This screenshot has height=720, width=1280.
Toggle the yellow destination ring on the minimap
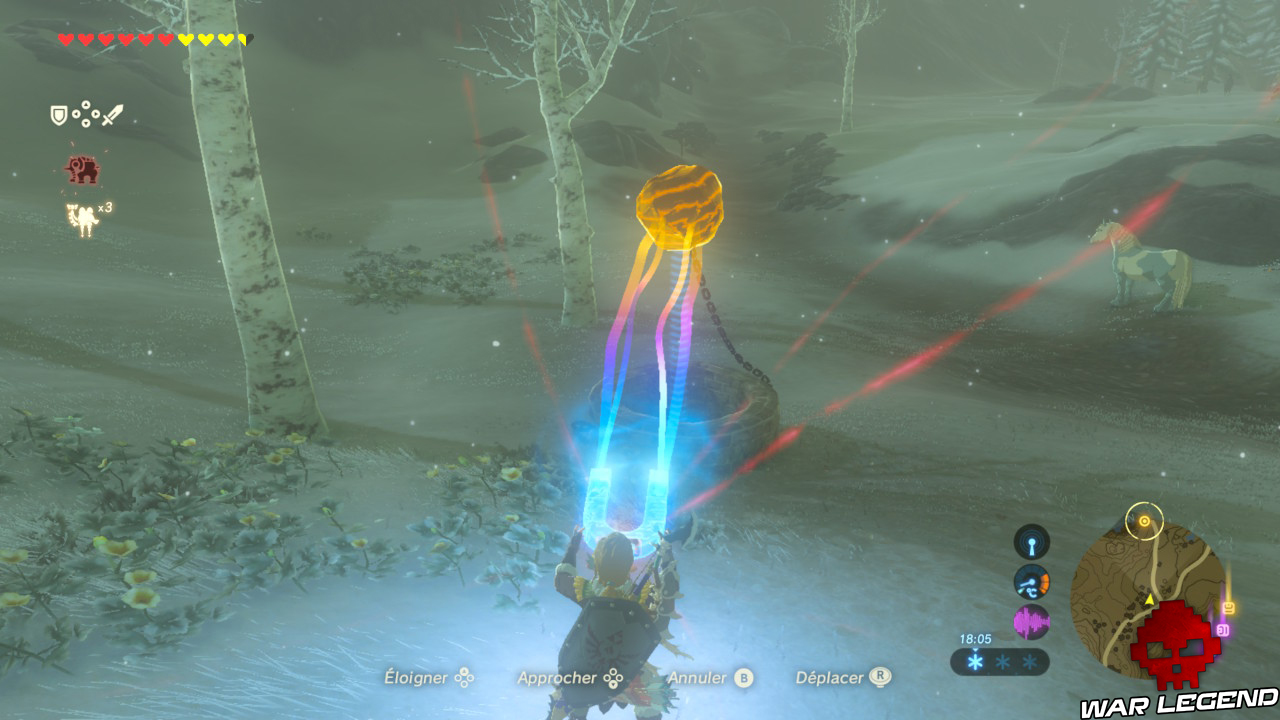pyautogui.click(x=1145, y=521)
